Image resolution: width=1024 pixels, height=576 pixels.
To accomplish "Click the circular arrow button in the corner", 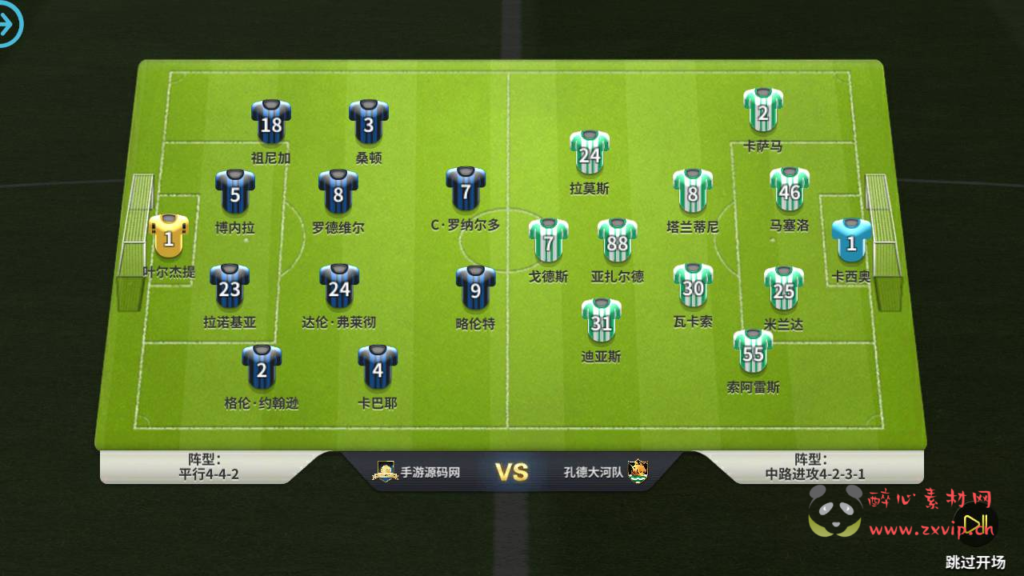I will click(8, 26).
